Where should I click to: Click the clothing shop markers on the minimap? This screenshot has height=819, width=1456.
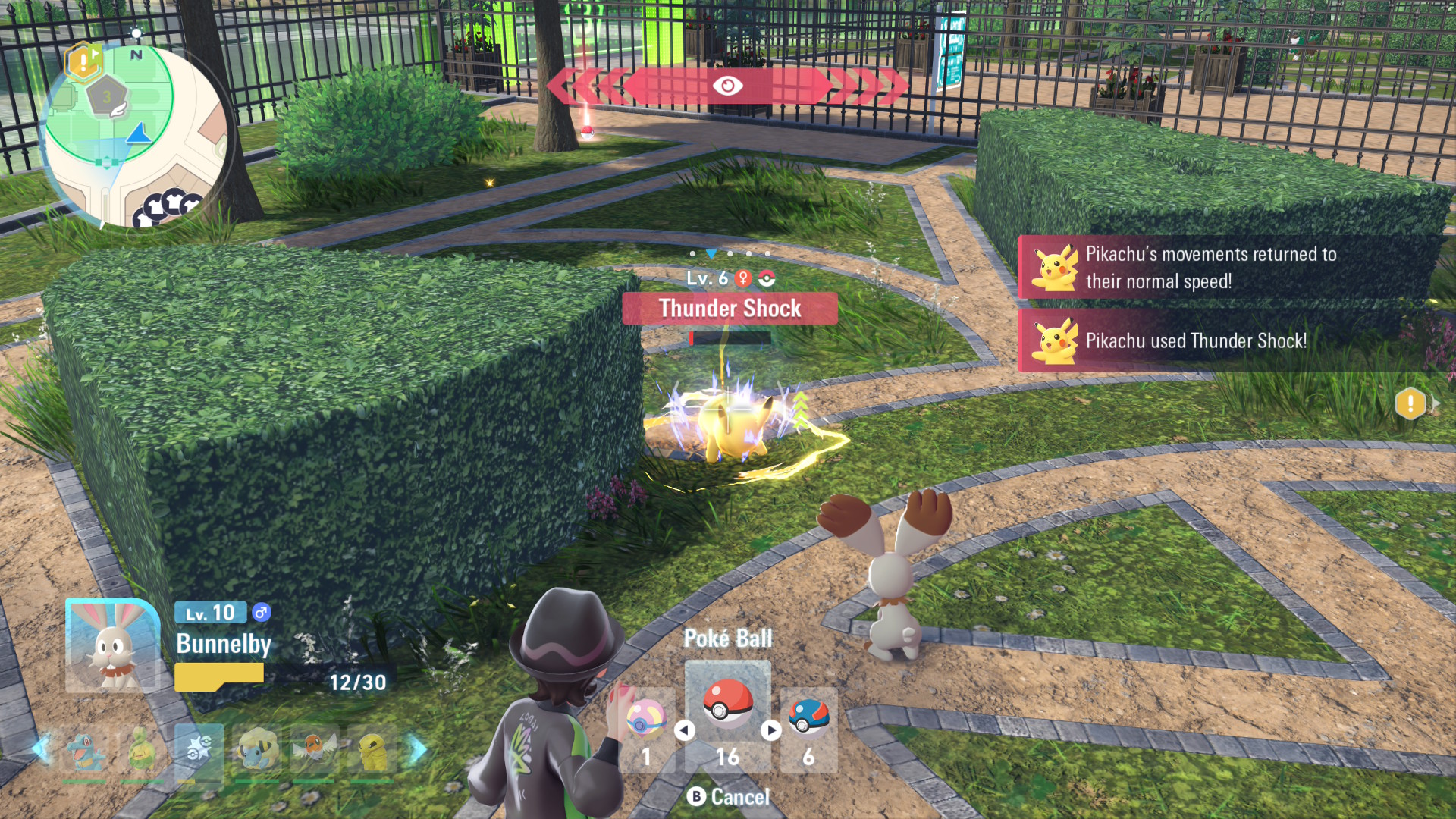(168, 206)
